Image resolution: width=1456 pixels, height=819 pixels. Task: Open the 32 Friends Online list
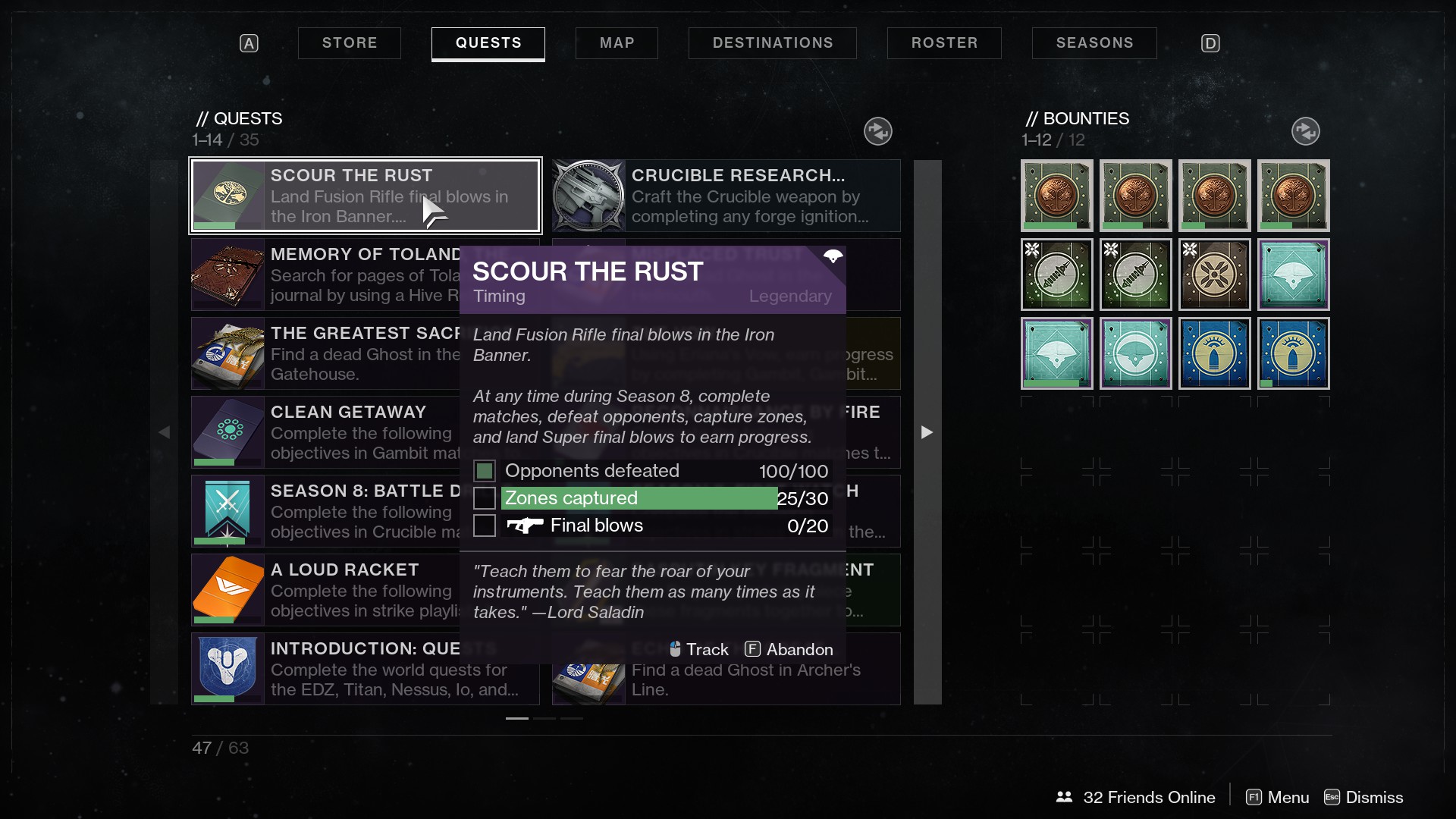click(1135, 797)
